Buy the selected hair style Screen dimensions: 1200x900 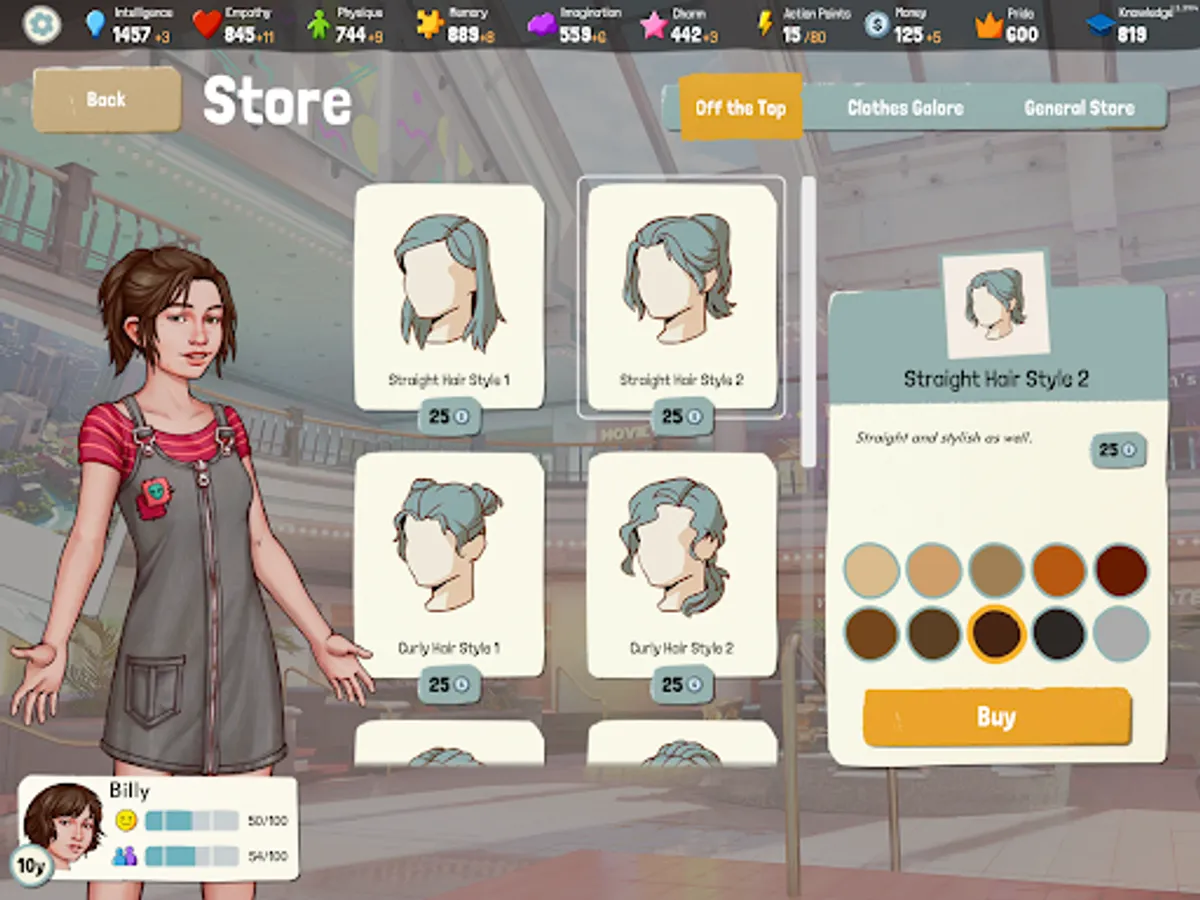[x=996, y=717]
